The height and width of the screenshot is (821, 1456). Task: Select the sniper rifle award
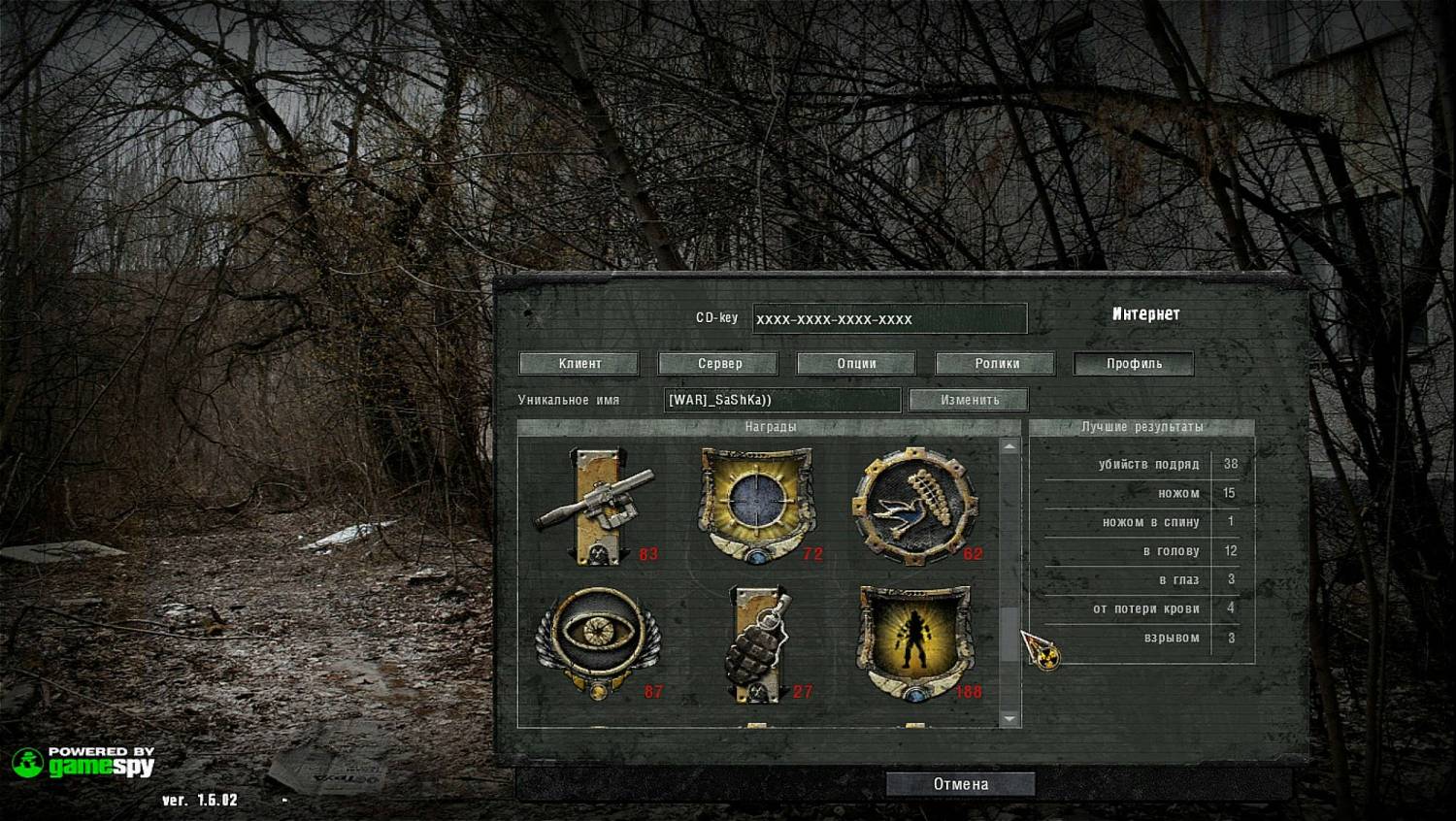(594, 506)
